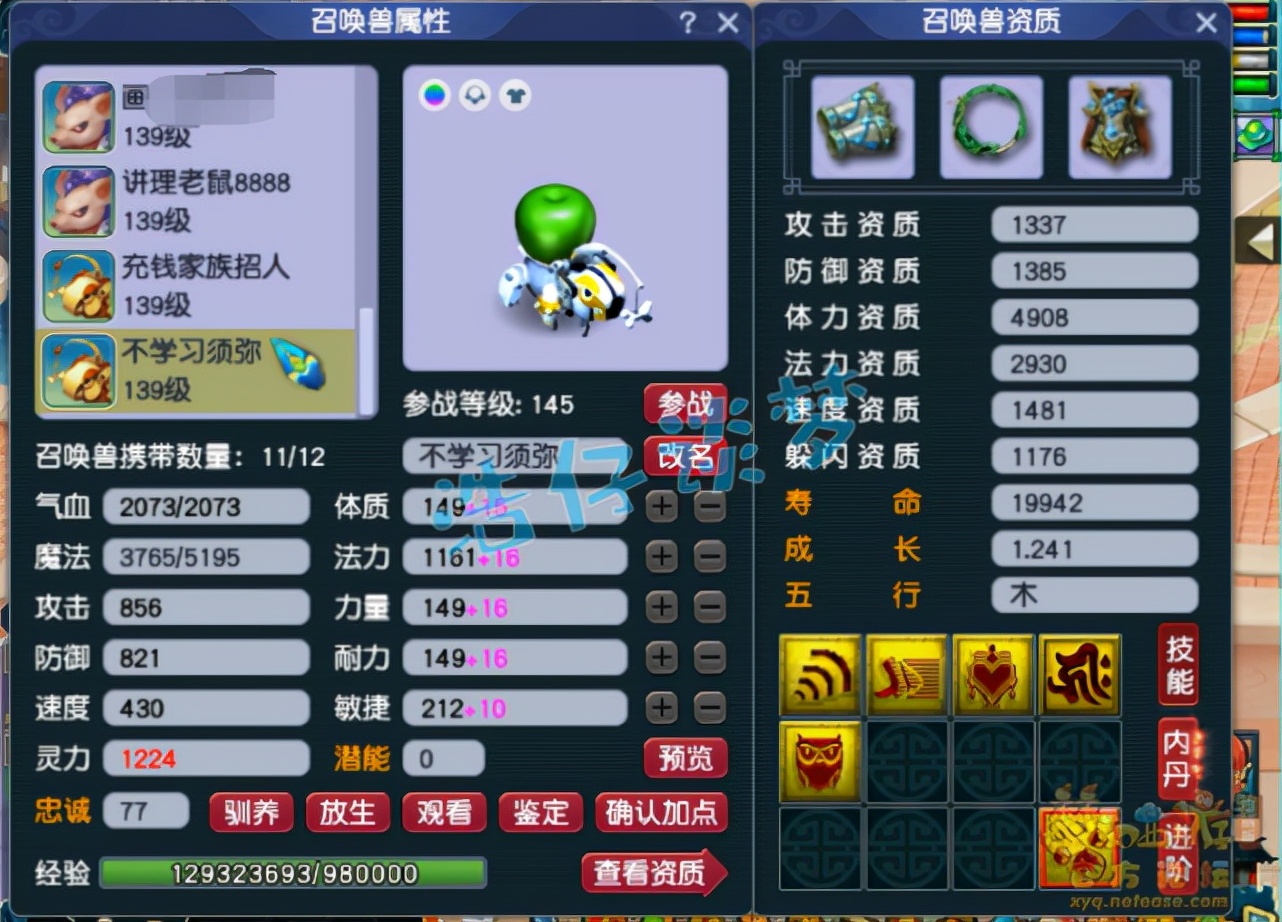The image size is (1282, 922).
Task: Click 确认加点 to confirm points
Action: click(x=662, y=813)
